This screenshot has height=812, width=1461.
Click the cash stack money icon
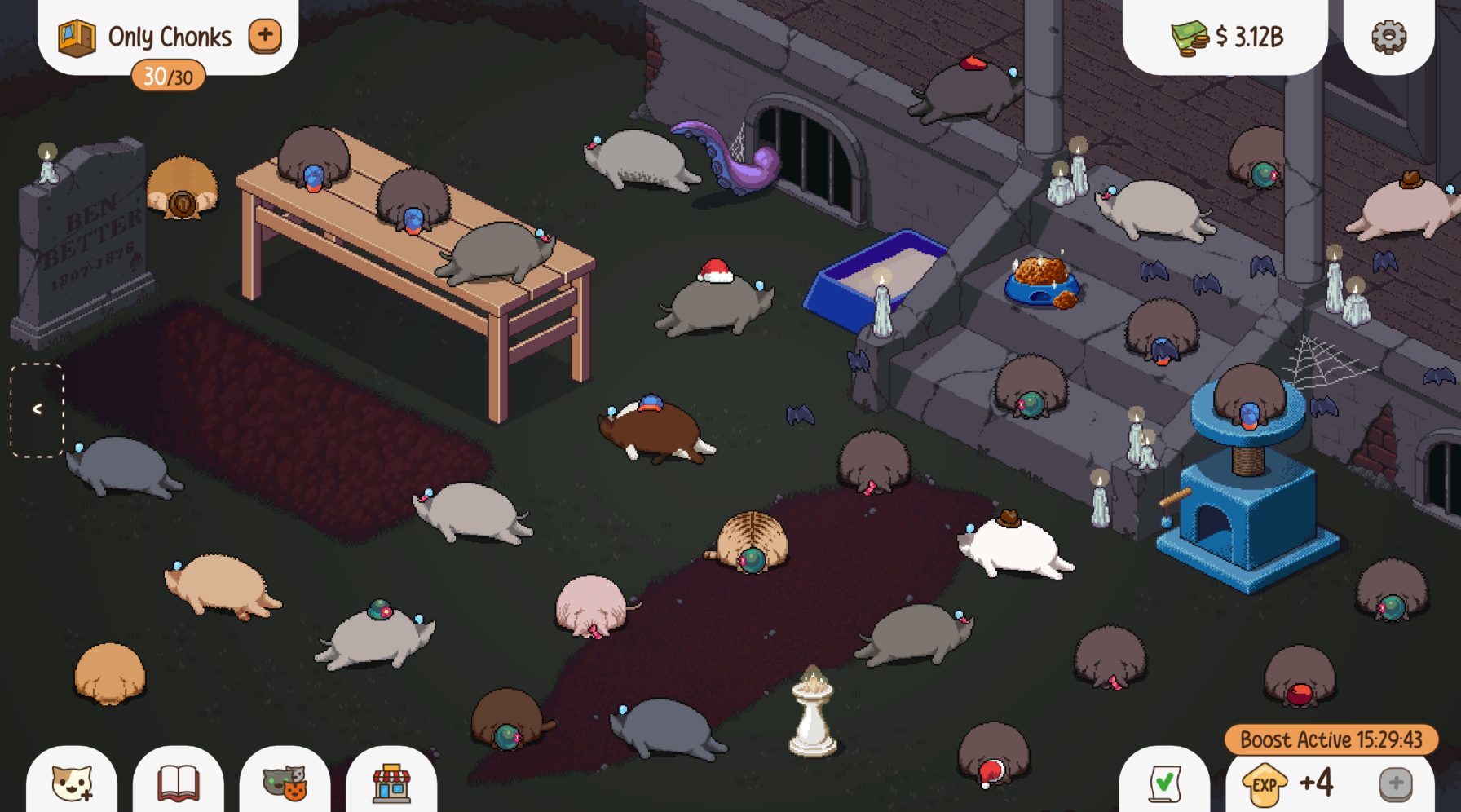(x=1187, y=36)
